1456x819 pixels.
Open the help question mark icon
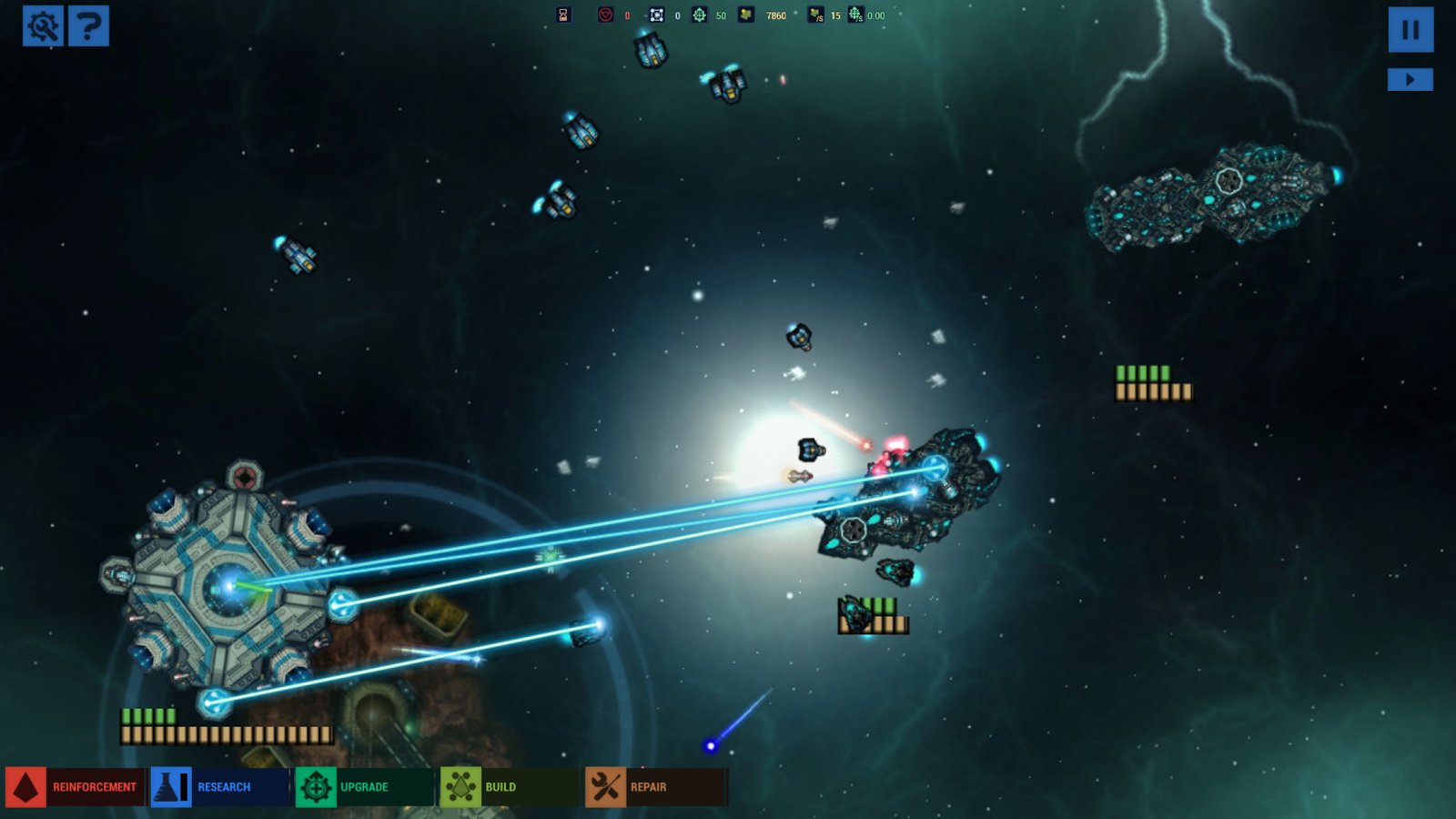tap(87, 25)
